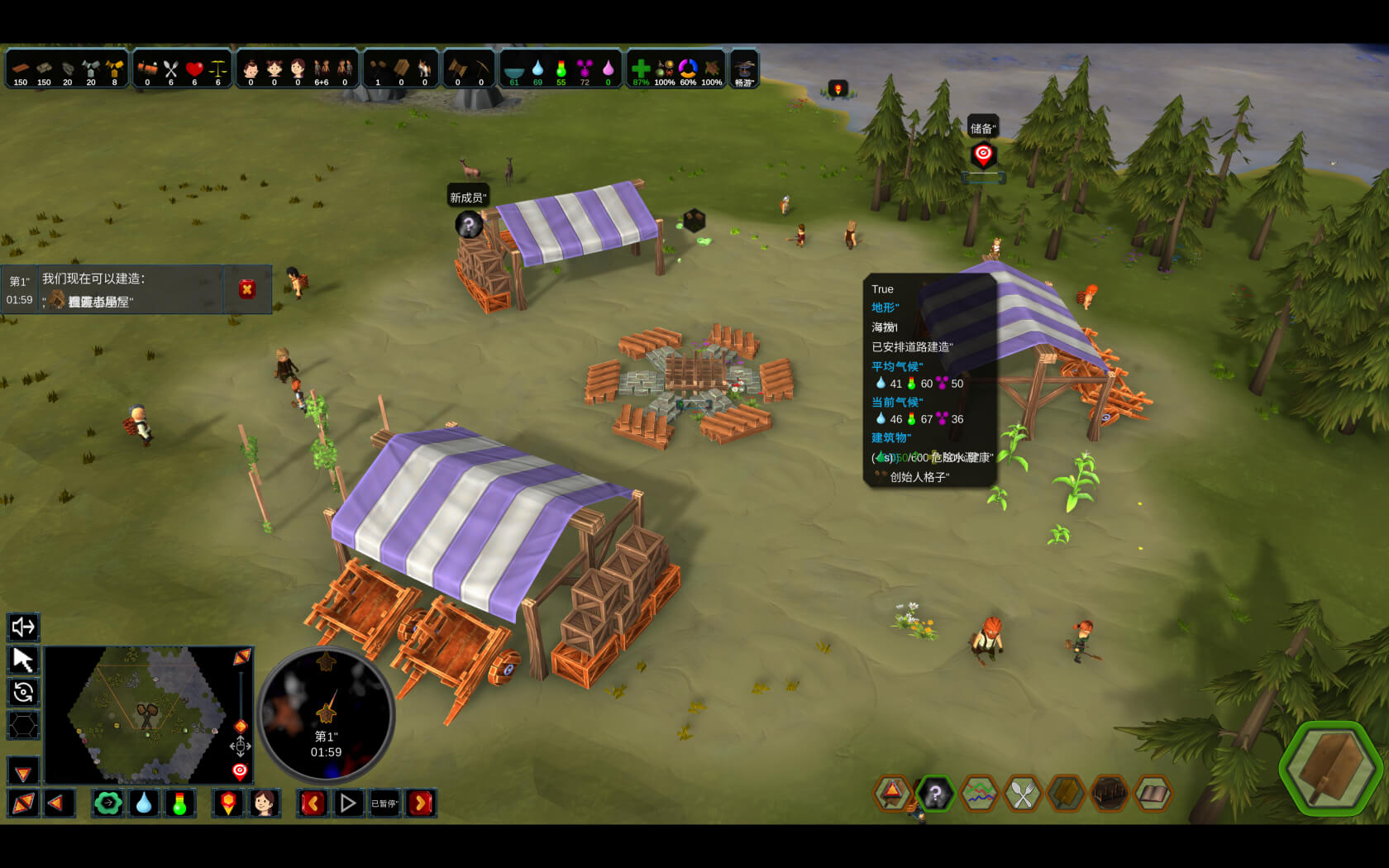Image resolution: width=1389 pixels, height=868 pixels.
Task: Open the book journal hexagon
Action: pos(1153,794)
